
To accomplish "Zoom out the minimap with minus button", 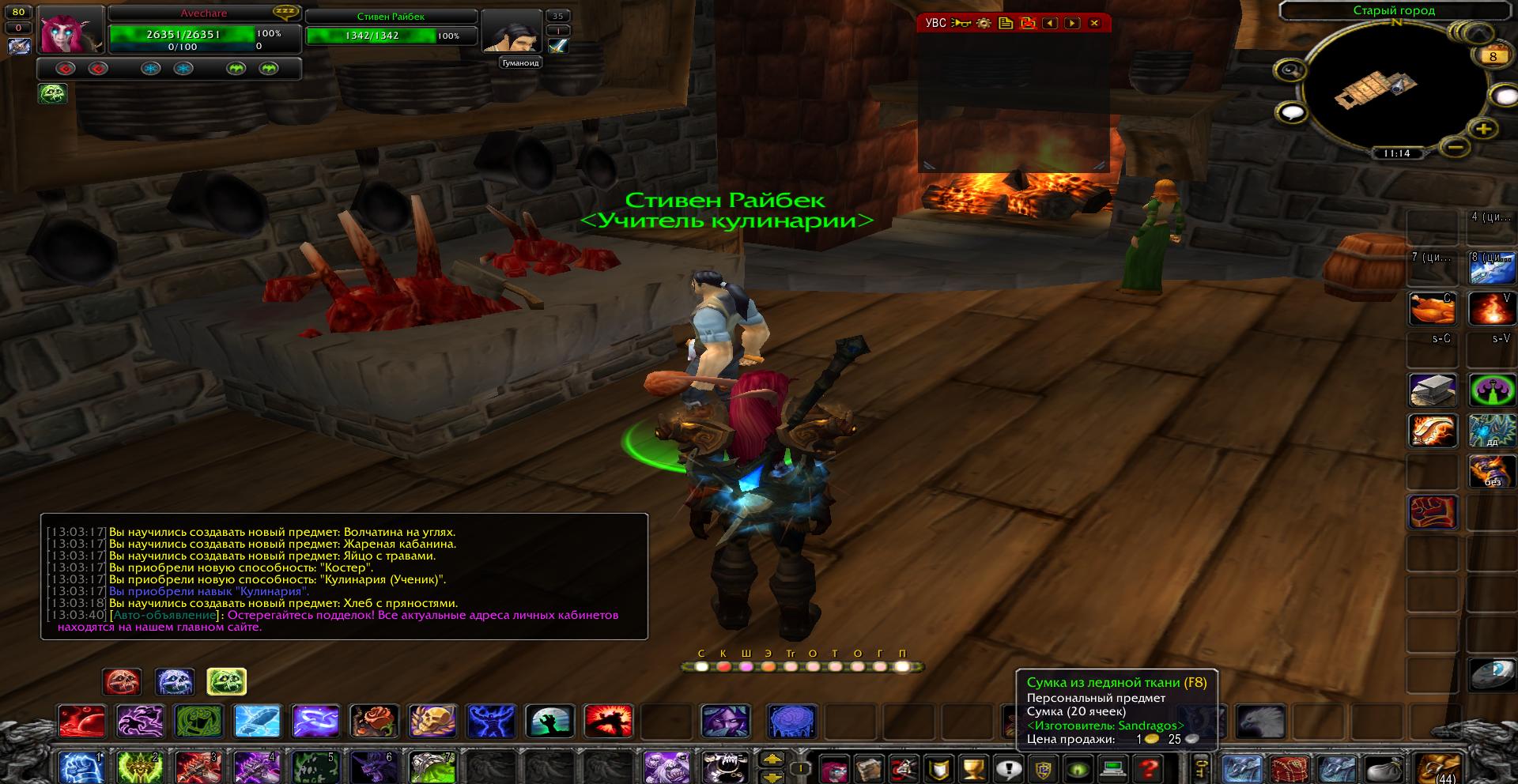I will pos(1454,146).
